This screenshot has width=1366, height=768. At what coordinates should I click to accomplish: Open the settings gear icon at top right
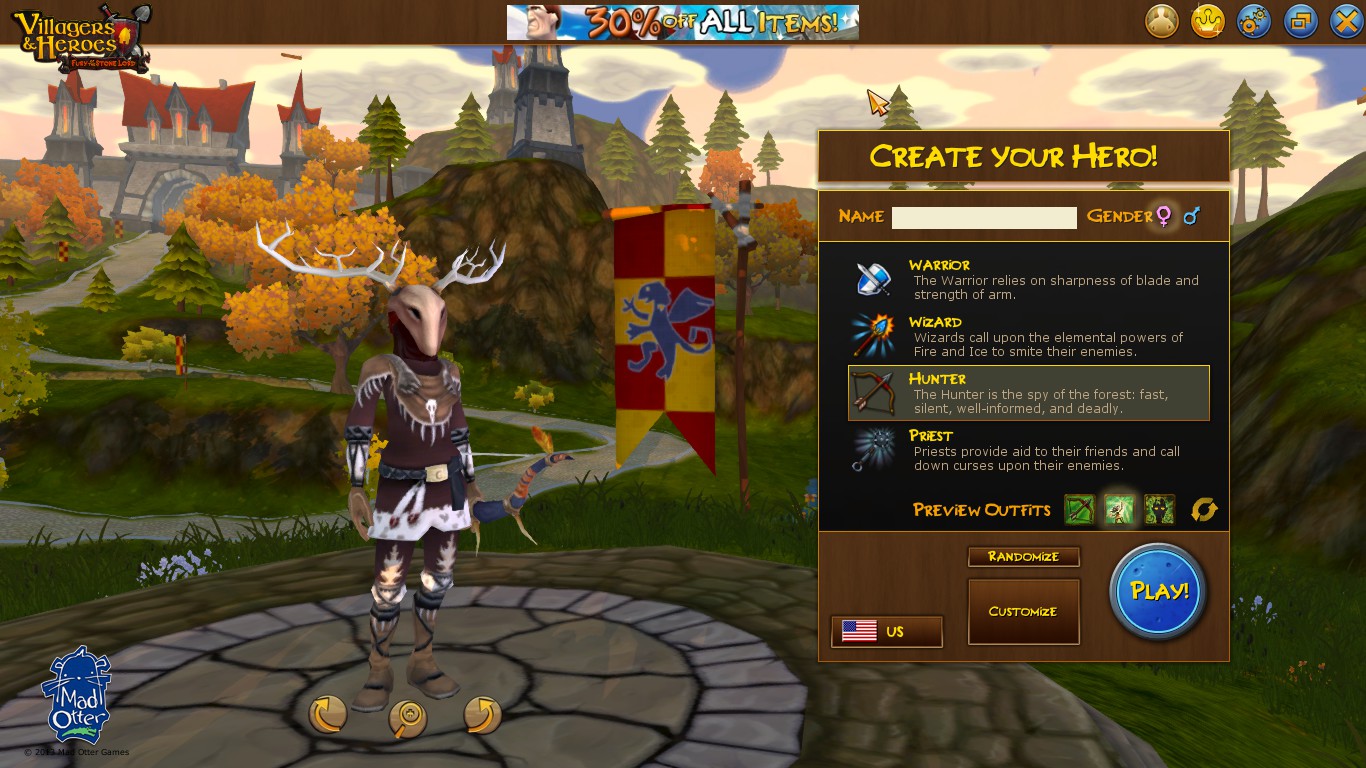1254,20
